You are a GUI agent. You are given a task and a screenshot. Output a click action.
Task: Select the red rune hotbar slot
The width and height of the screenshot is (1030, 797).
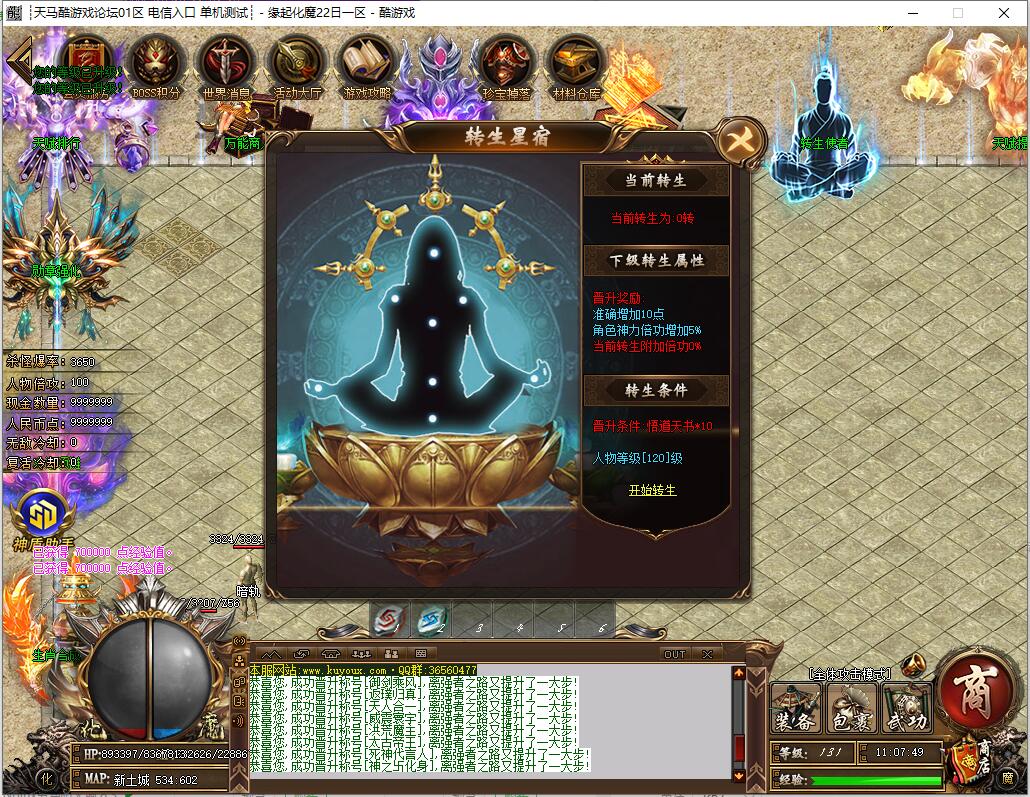pos(386,622)
